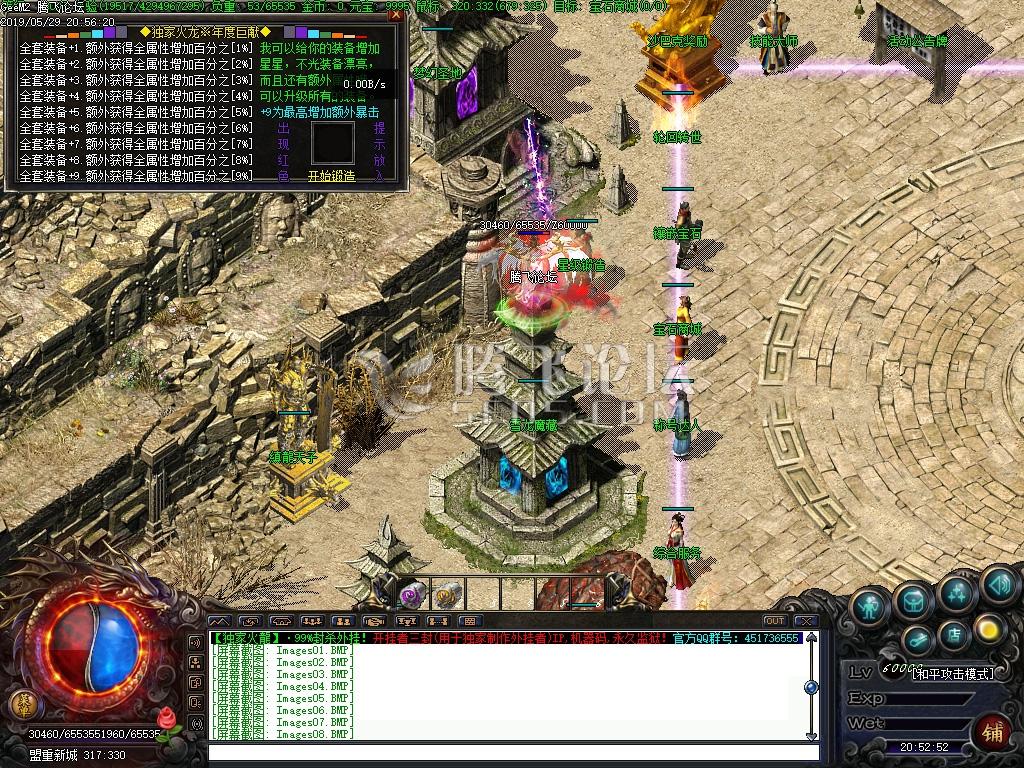Use the gold scroll in quick slot
The width and height of the screenshot is (1024, 768).
pyautogui.click(x=446, y=594)
